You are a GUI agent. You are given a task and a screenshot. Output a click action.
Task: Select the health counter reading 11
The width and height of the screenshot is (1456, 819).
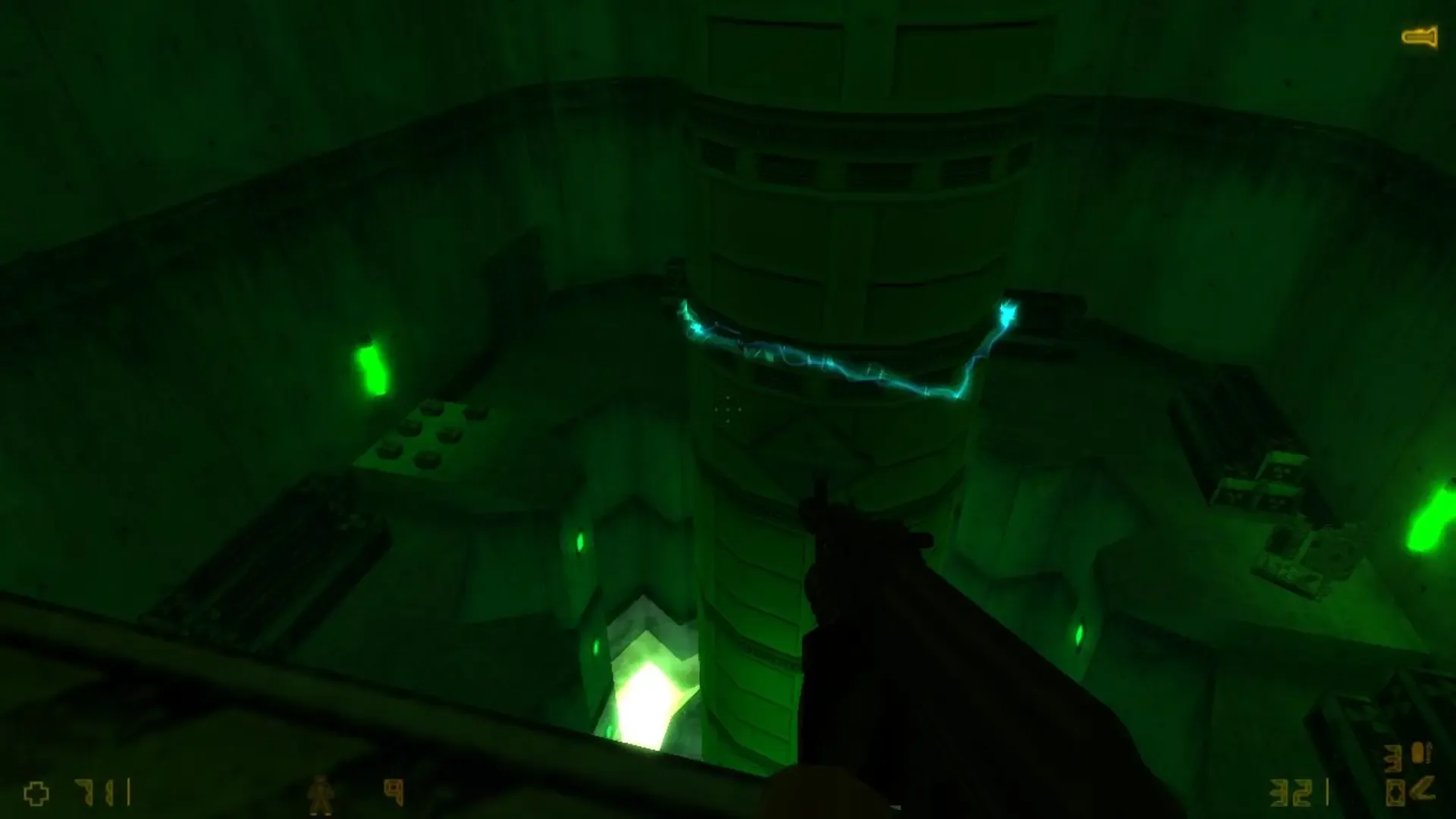point(97,792)
